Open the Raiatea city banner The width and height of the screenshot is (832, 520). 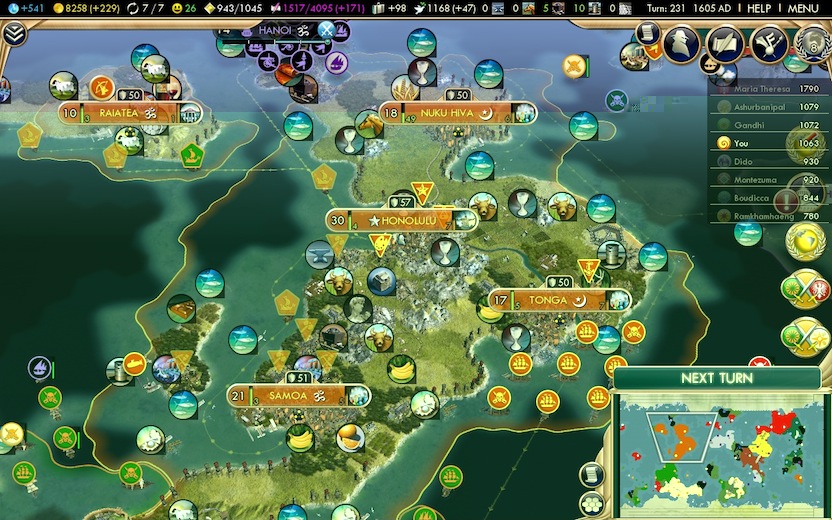[x=124, y=113]
